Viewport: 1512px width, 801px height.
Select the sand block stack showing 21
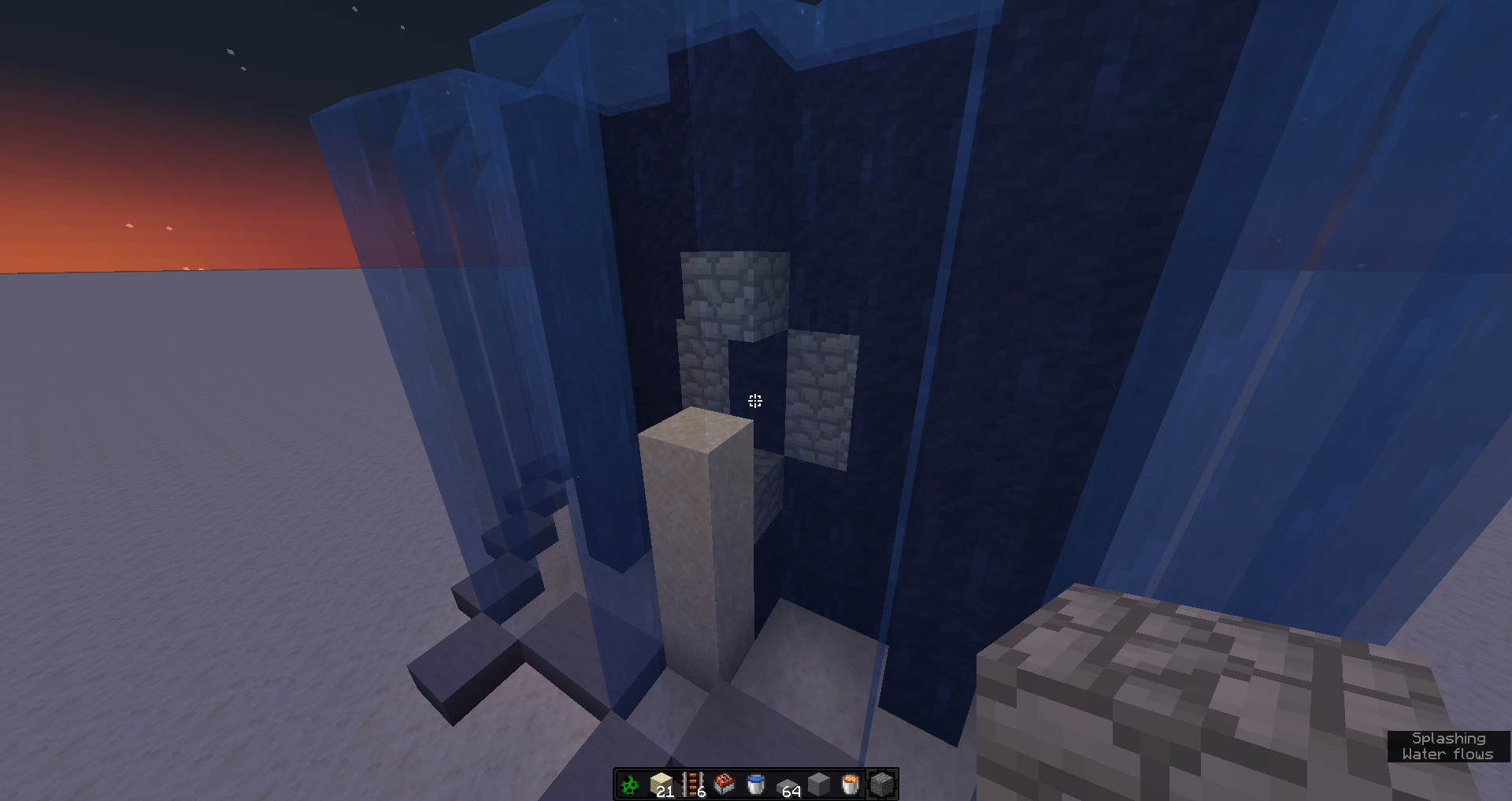click(661, 784)
